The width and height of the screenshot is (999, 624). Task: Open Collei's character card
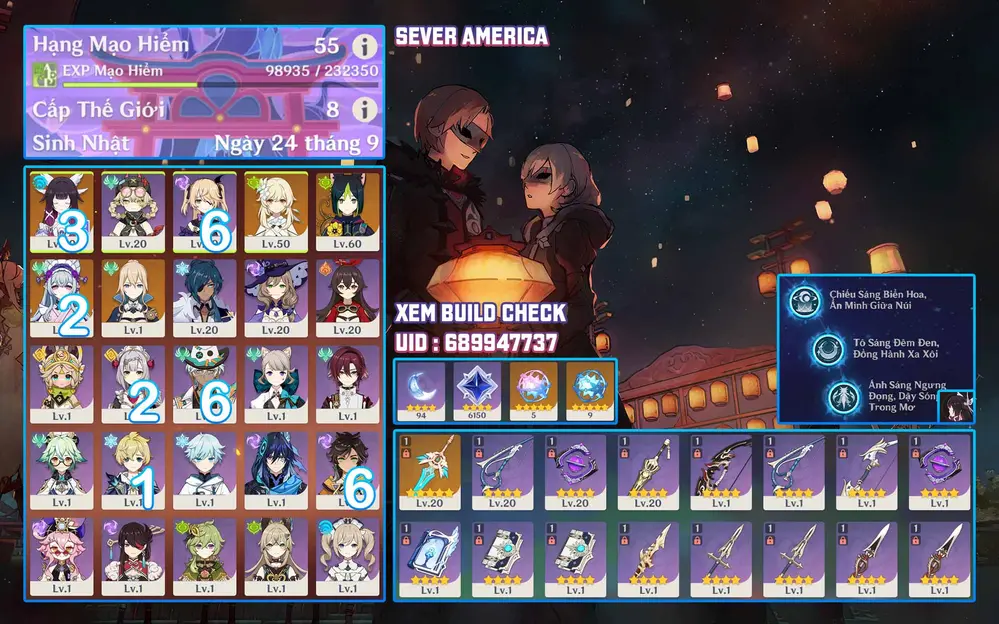[x=204, y=557]
